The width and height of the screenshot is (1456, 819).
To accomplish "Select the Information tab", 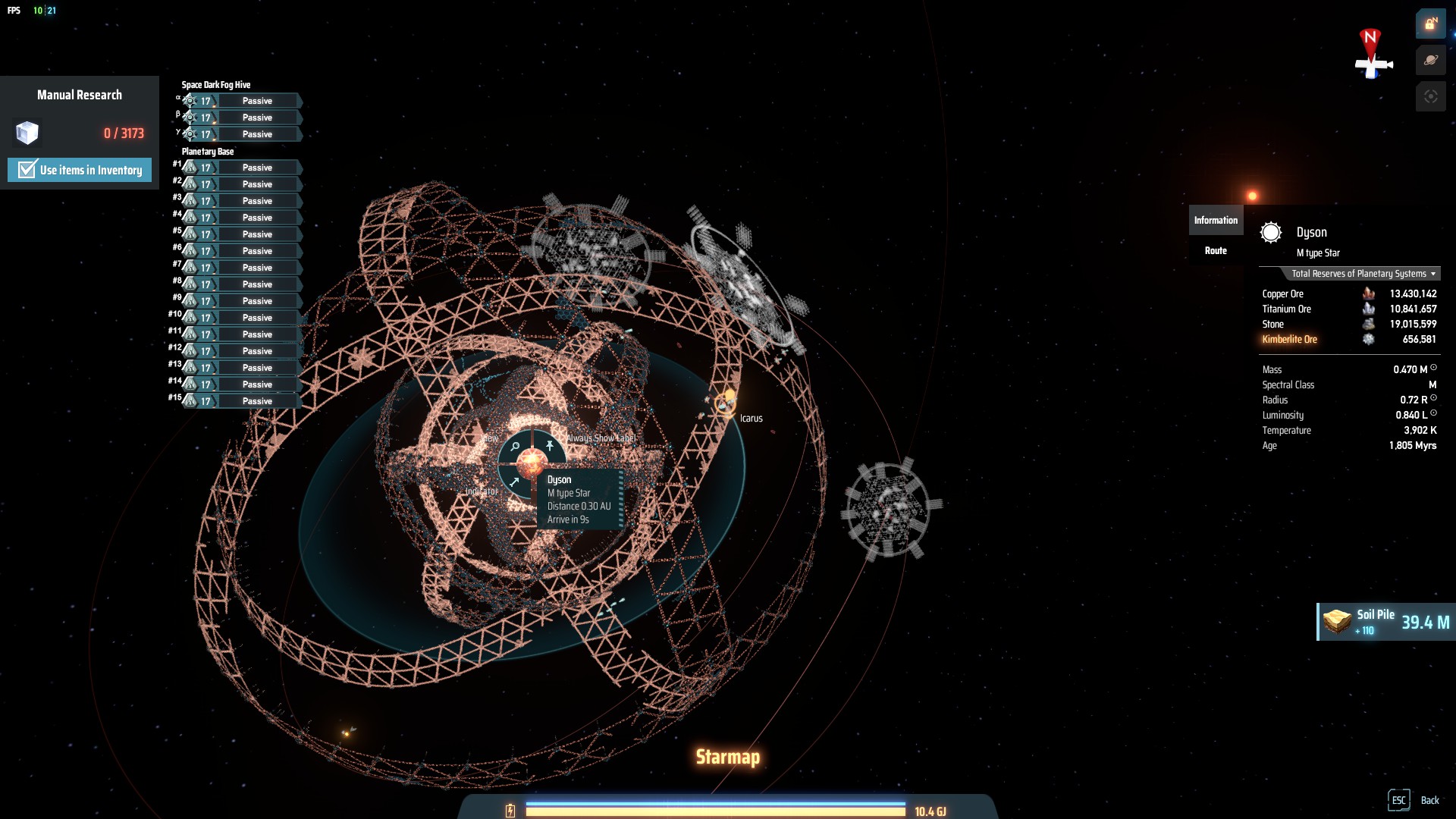I will (1216, 221).
